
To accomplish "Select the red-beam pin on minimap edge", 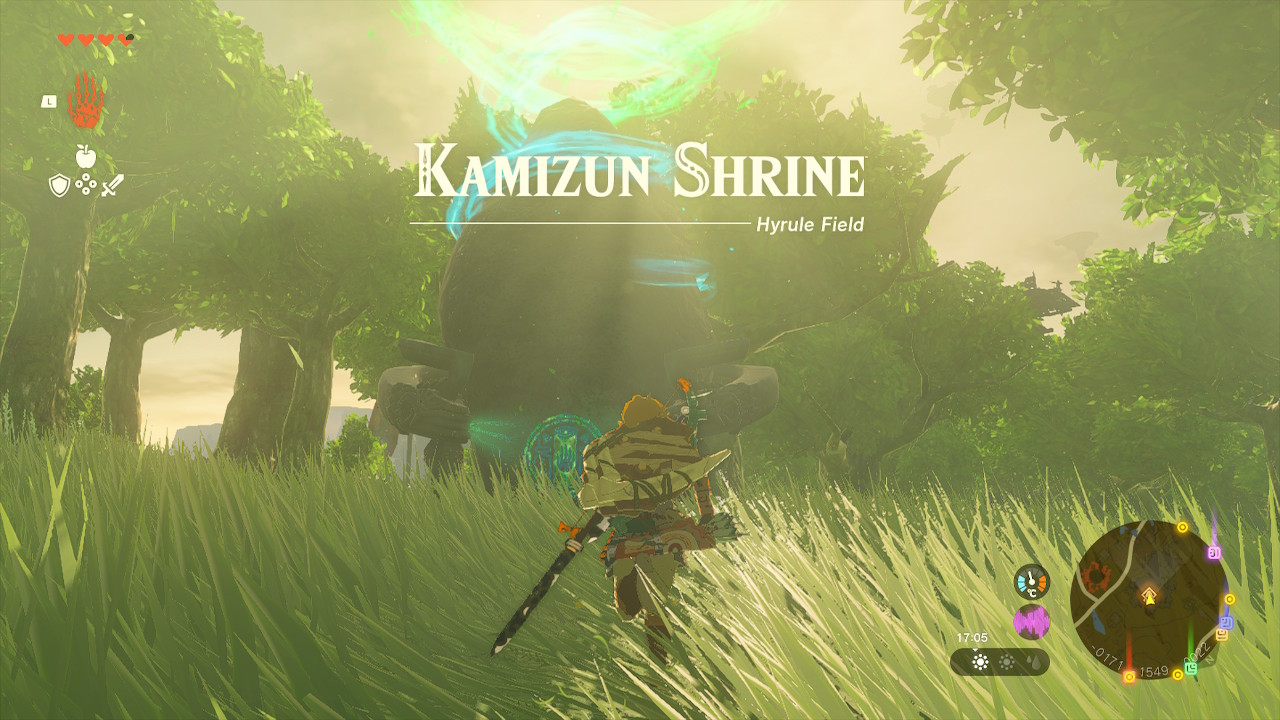I will [x=1129, y=677].
